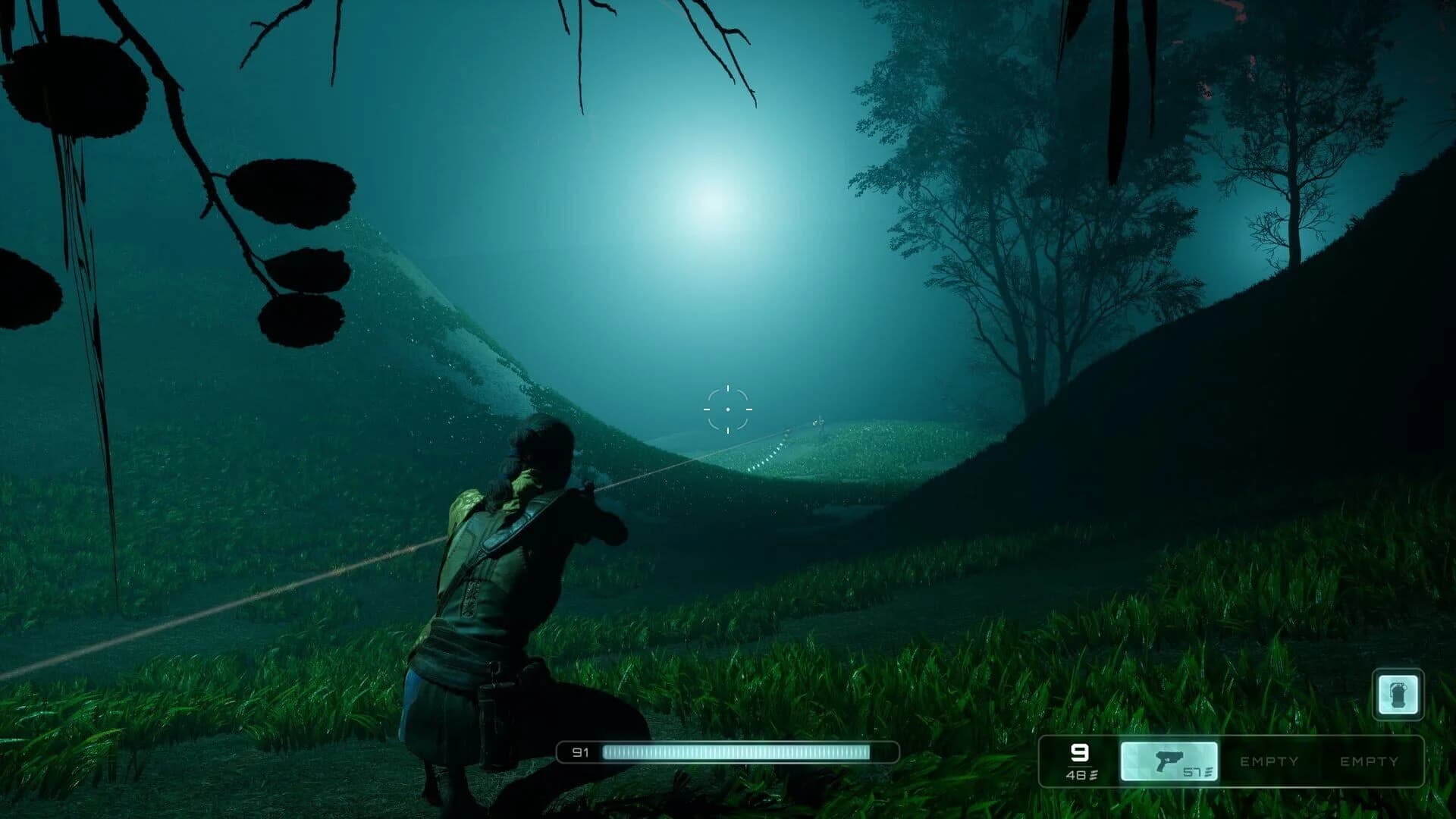
Task: Click the center aiming crosshair reticle
Action: pyautogui.click(x=728, y=409)
